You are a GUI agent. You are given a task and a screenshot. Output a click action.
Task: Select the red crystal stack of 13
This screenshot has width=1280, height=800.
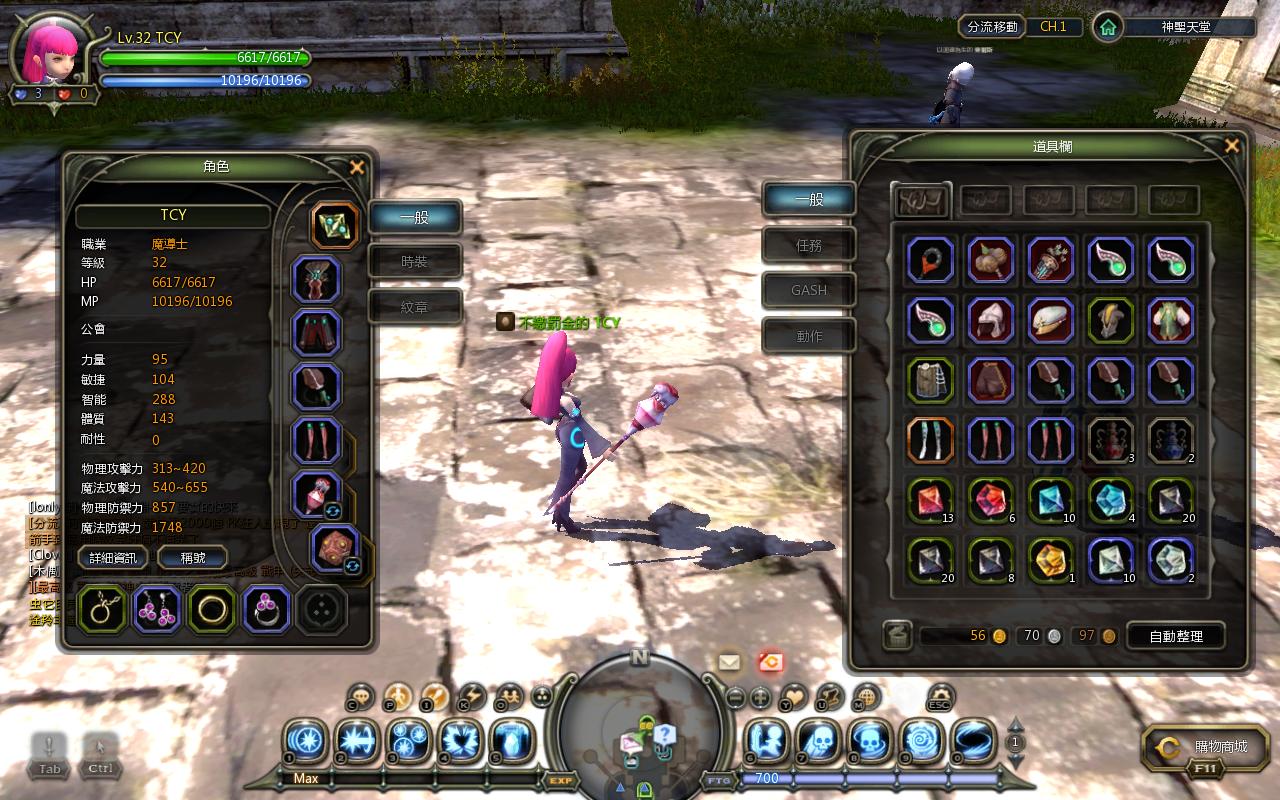[x=931, y=500]
